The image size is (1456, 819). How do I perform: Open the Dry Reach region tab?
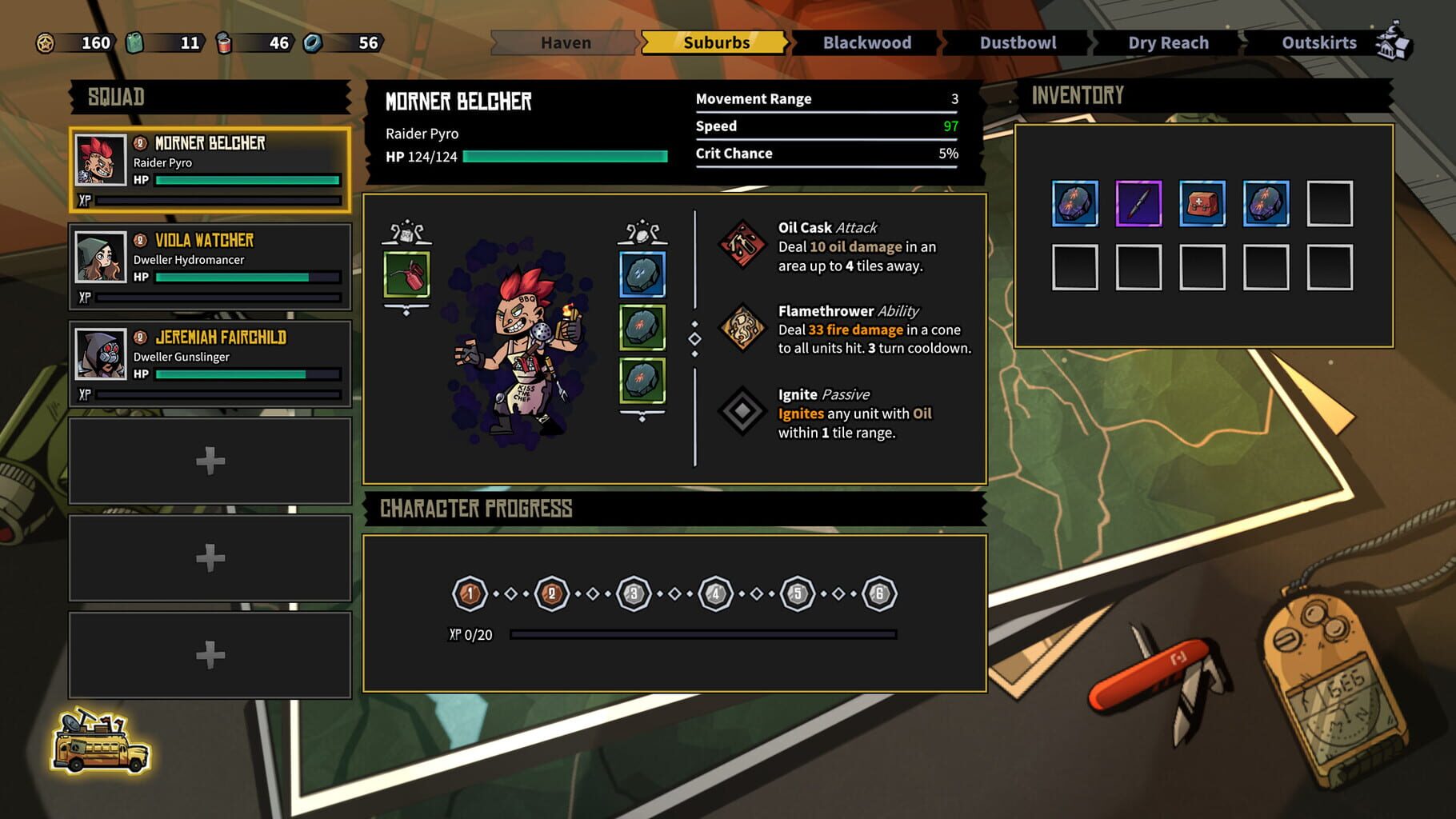point(1166,42)
